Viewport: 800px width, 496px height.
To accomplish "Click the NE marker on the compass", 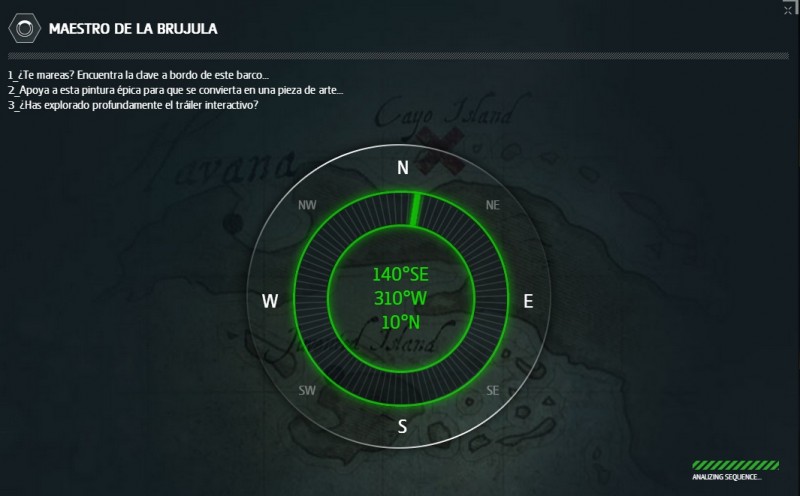I will (492, 205).
